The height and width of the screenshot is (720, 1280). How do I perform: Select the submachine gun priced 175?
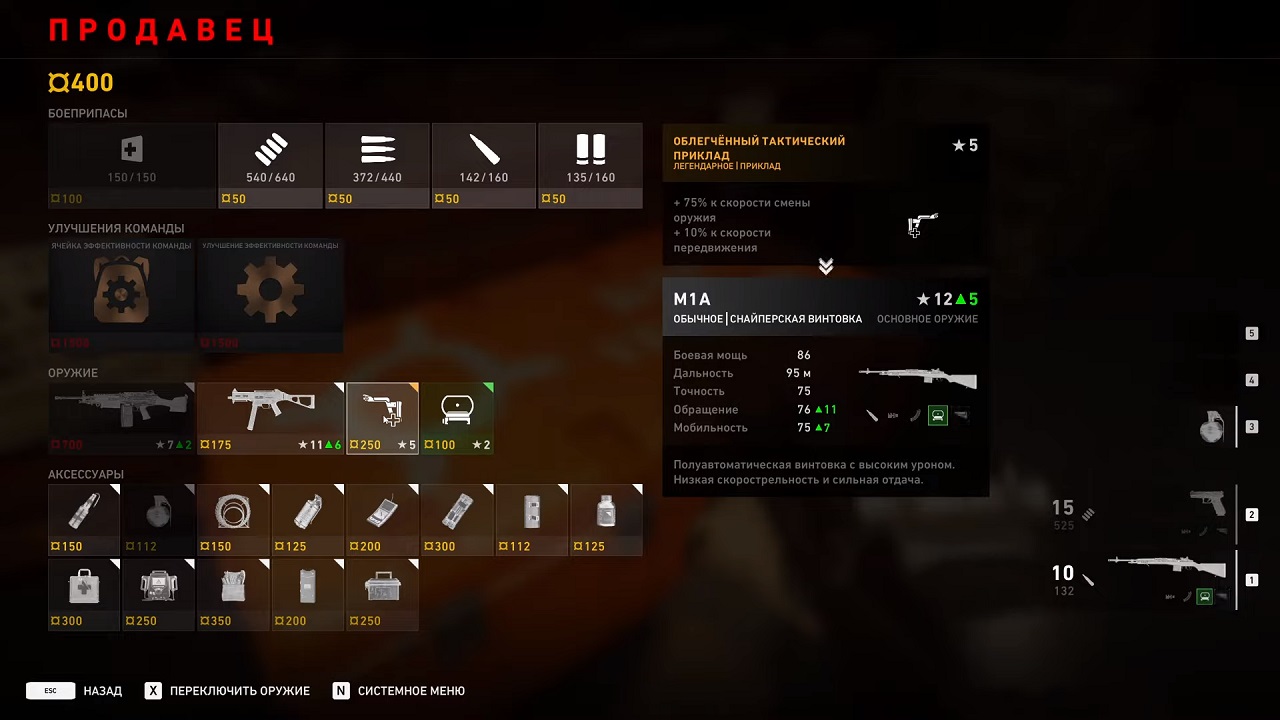(x=270, y=418)
